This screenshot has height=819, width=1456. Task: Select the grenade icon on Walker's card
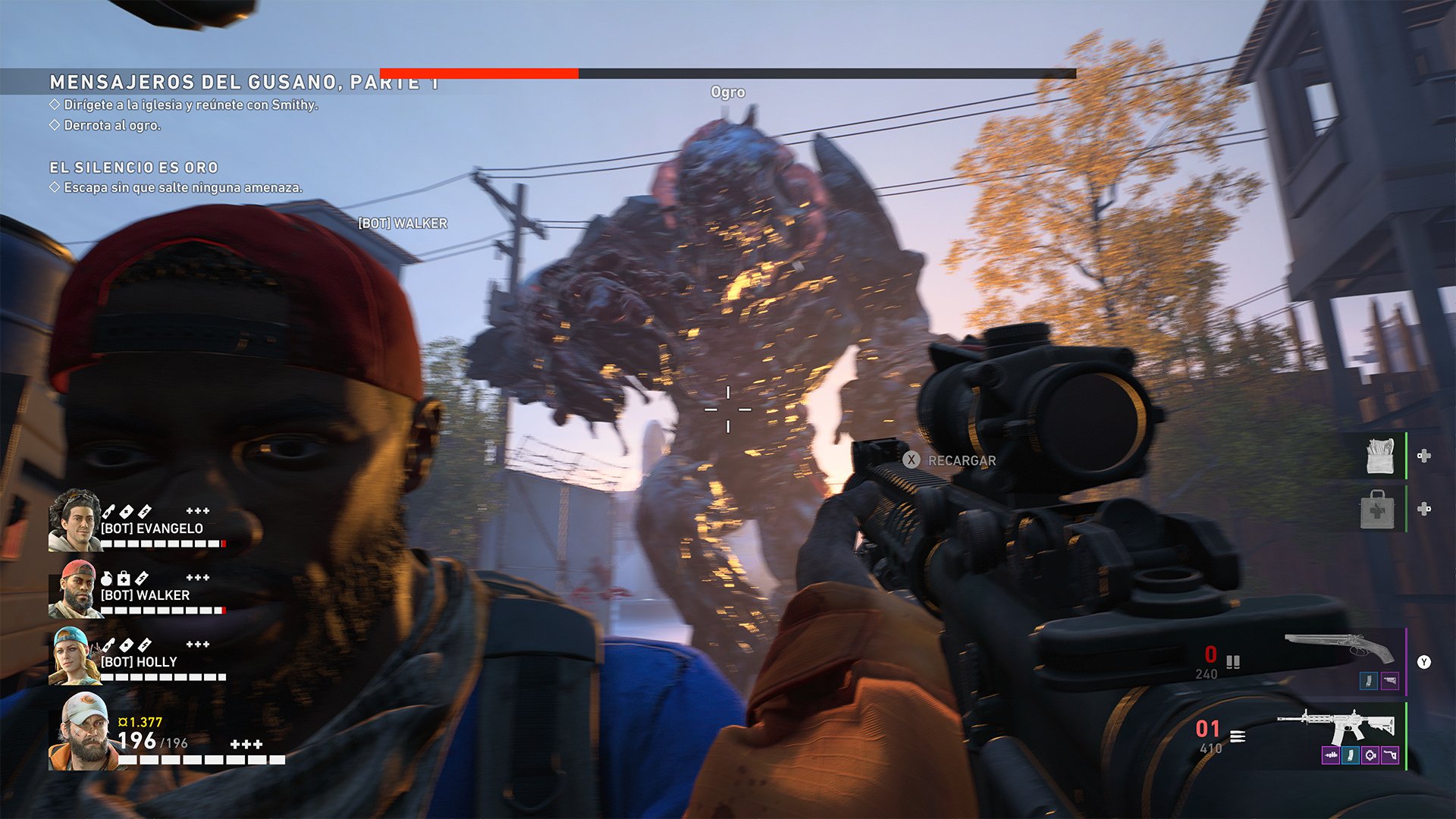pos(108,579)
